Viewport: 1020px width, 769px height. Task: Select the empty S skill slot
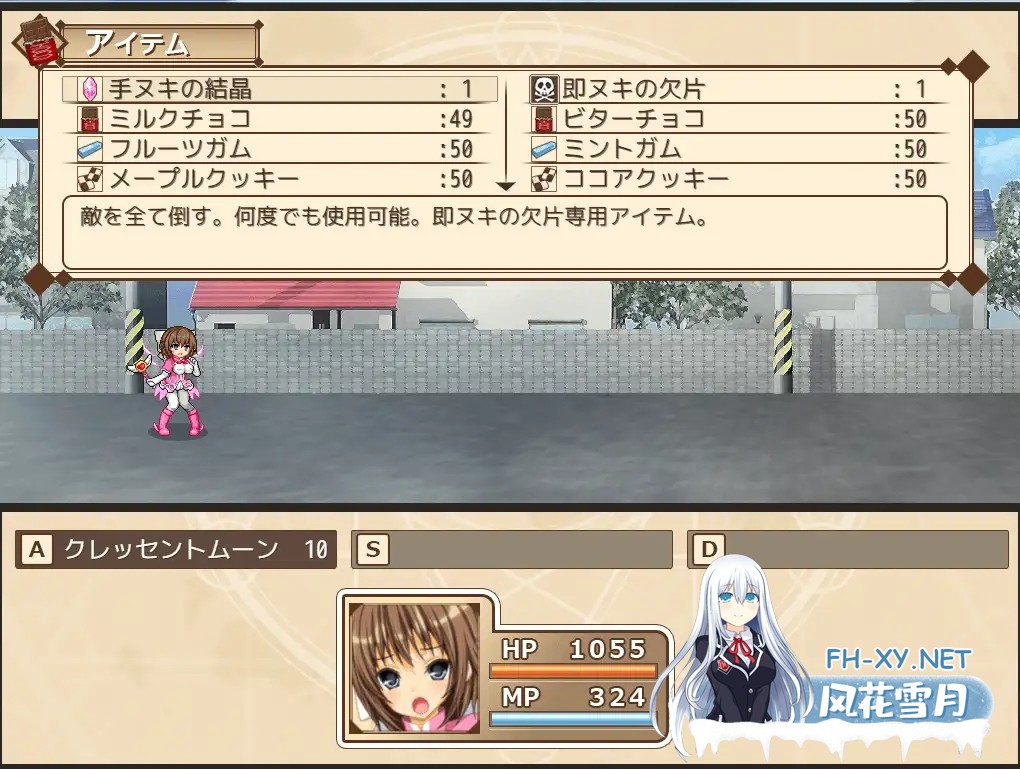tap(512, 549)
